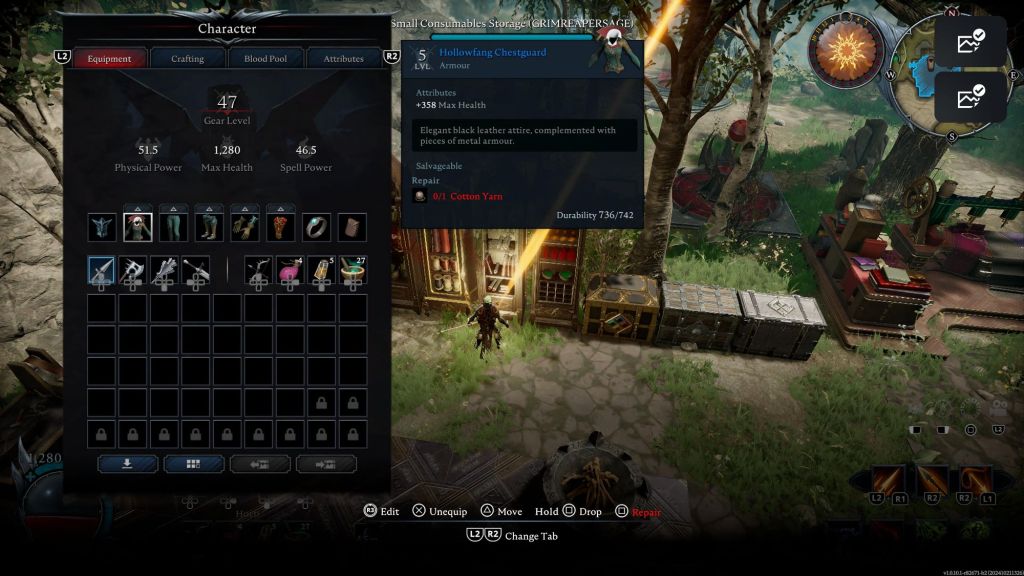The width and height of the screenshot is (1024, 576).
Task: Select the equipped gloves slot
Action: pyautogui.click(x=245, y=227)
